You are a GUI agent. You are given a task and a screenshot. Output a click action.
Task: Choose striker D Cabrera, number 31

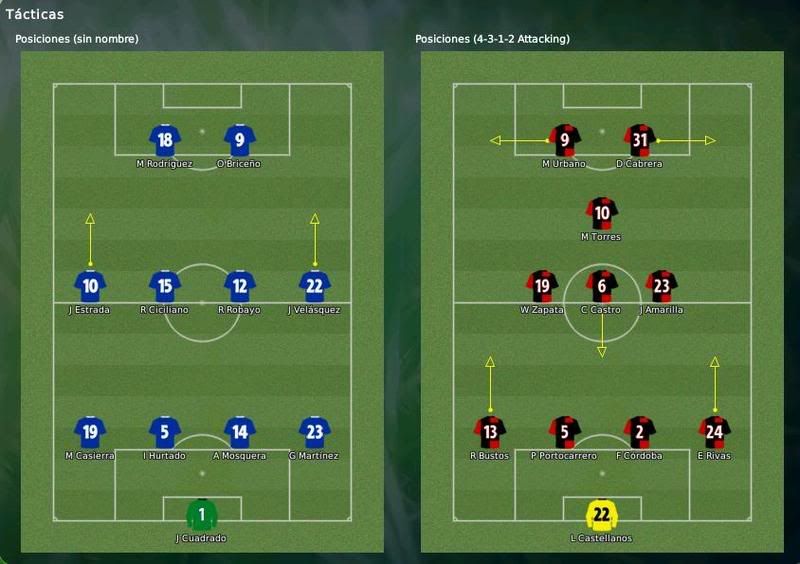(x=640, y=140)
